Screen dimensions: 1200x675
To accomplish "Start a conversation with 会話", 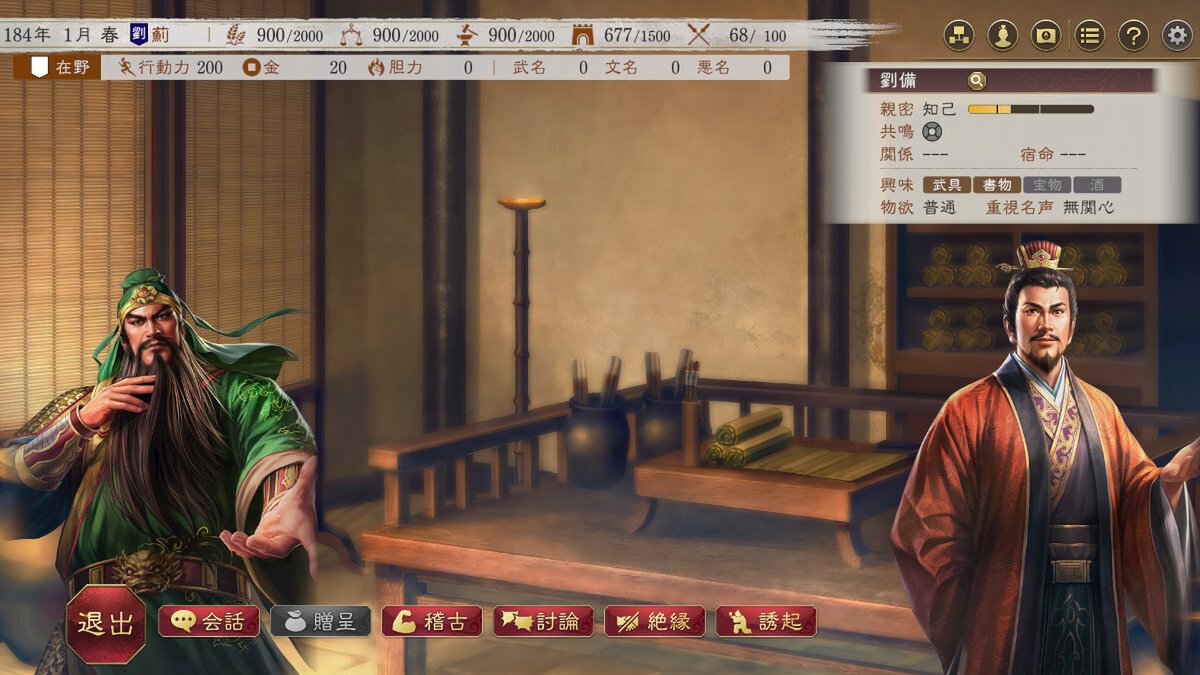I will coord(208,621).
